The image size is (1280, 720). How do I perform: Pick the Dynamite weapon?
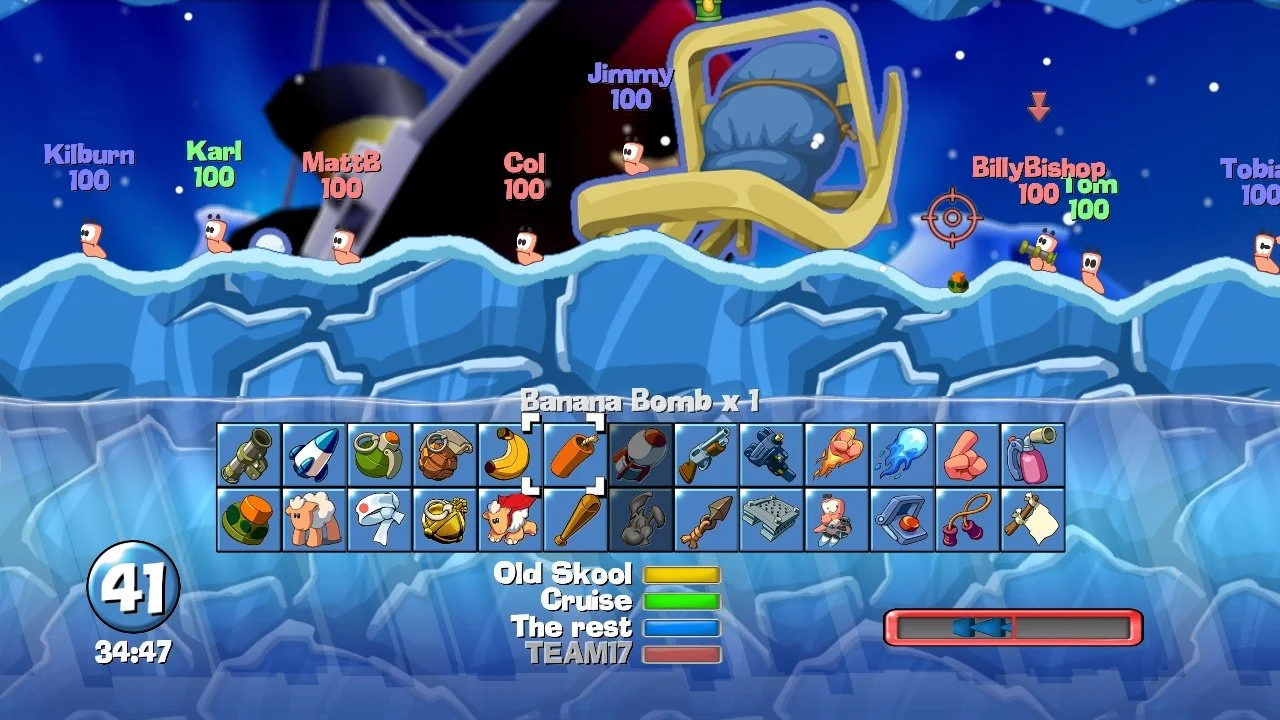tap(575, 455)
